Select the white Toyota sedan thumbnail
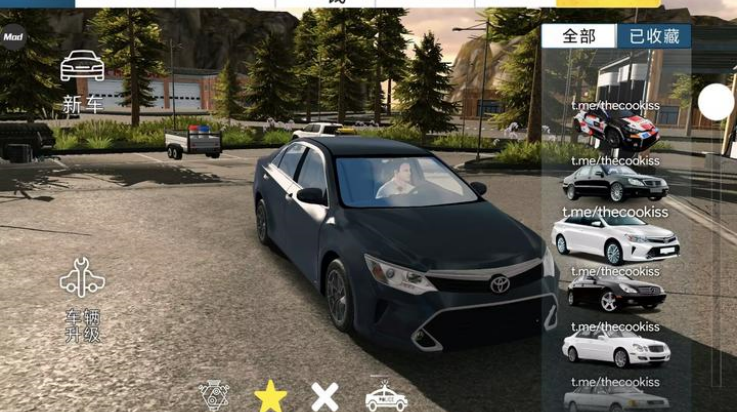737x412 pixels. point(616,239)
